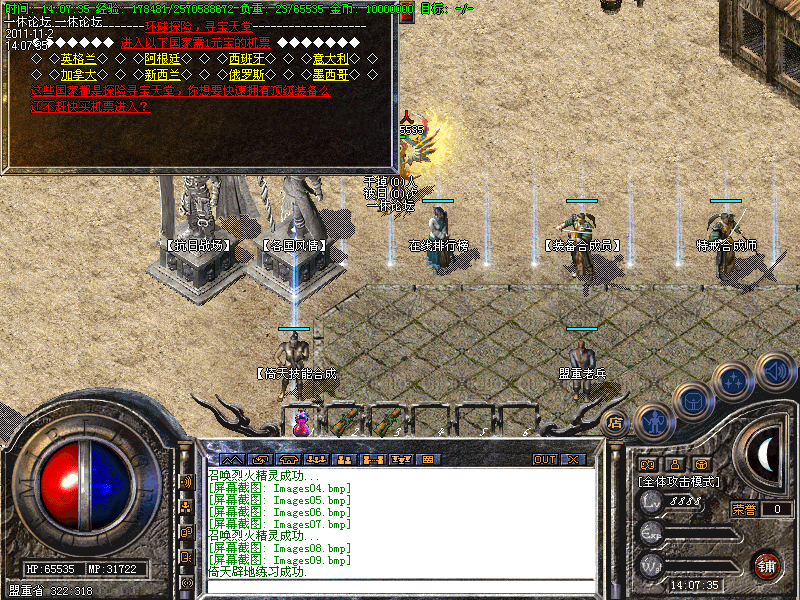Open the backpack round button
Viewport: 800px width, 600px height.
[693, 399]
